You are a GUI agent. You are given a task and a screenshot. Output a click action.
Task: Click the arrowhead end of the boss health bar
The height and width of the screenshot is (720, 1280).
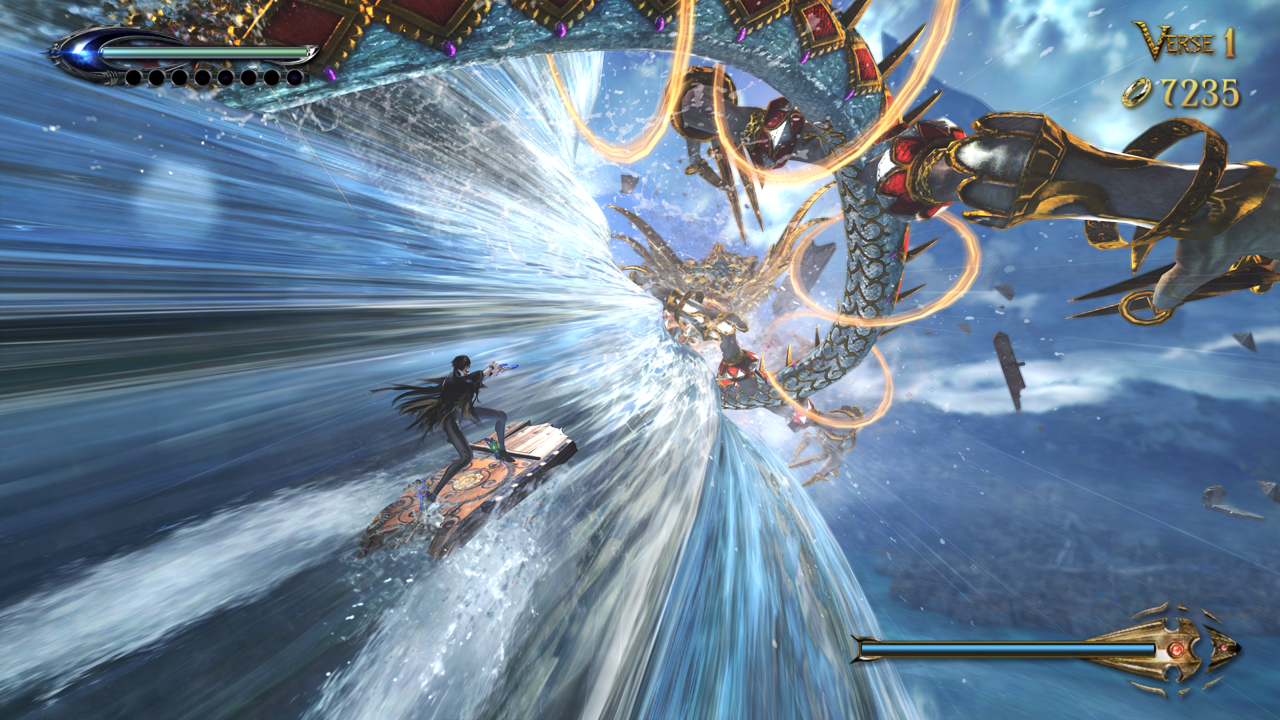coord(1233,647)
